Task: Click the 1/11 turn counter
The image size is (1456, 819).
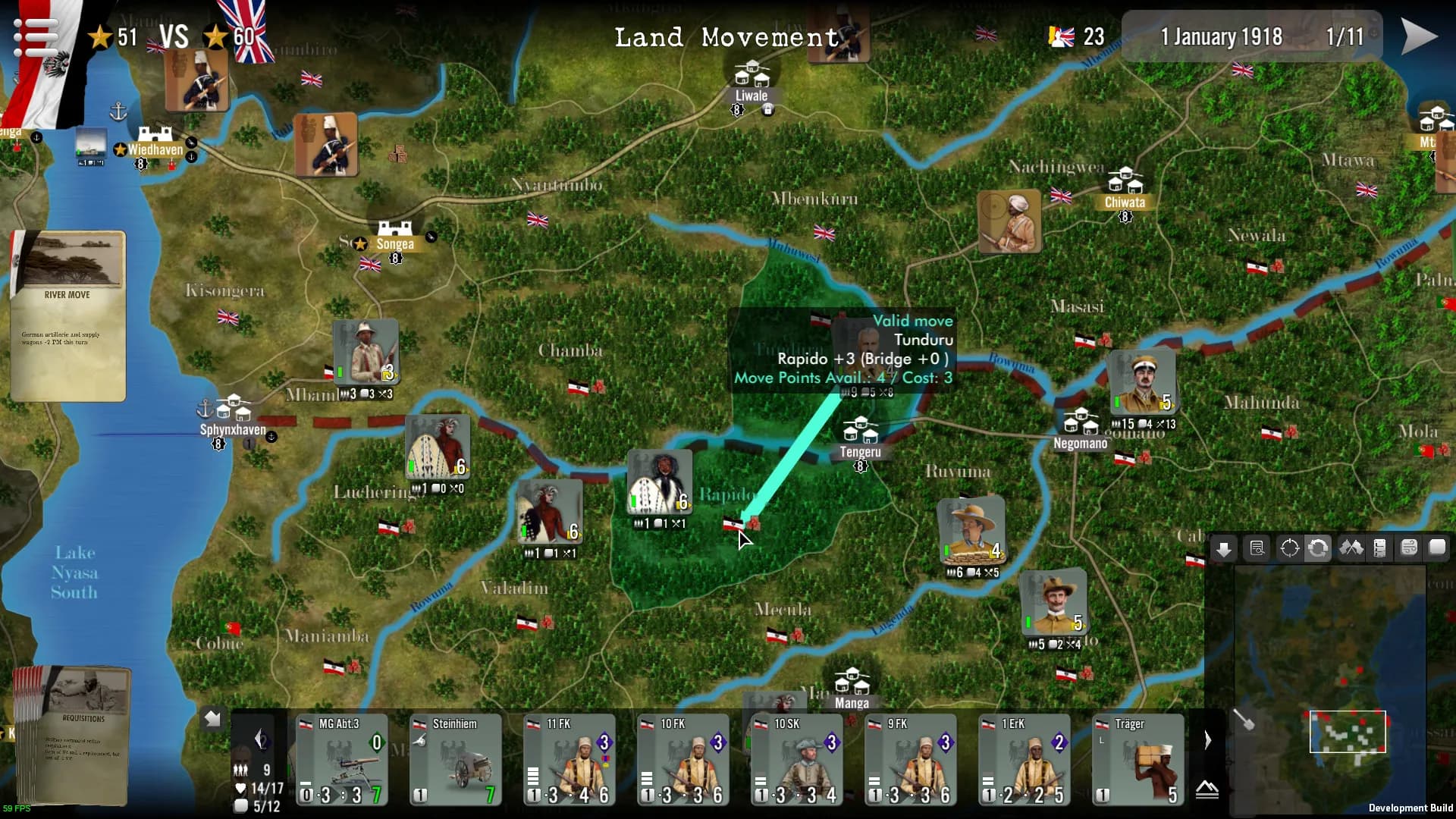Action: coord(1346,36)
